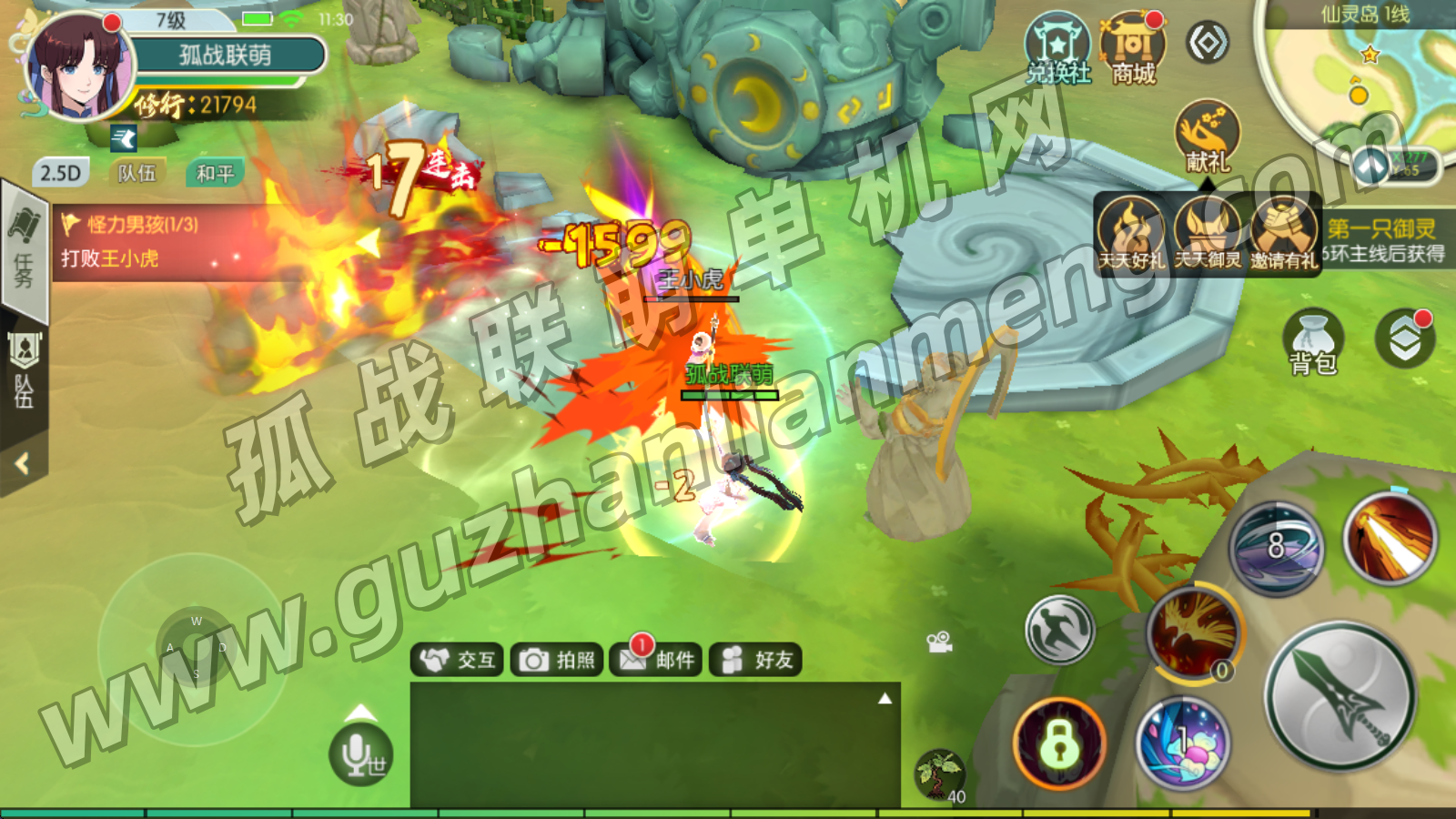1456x819 pixels.
Task: Click the 交互 interact button
Action: (460, 660)
